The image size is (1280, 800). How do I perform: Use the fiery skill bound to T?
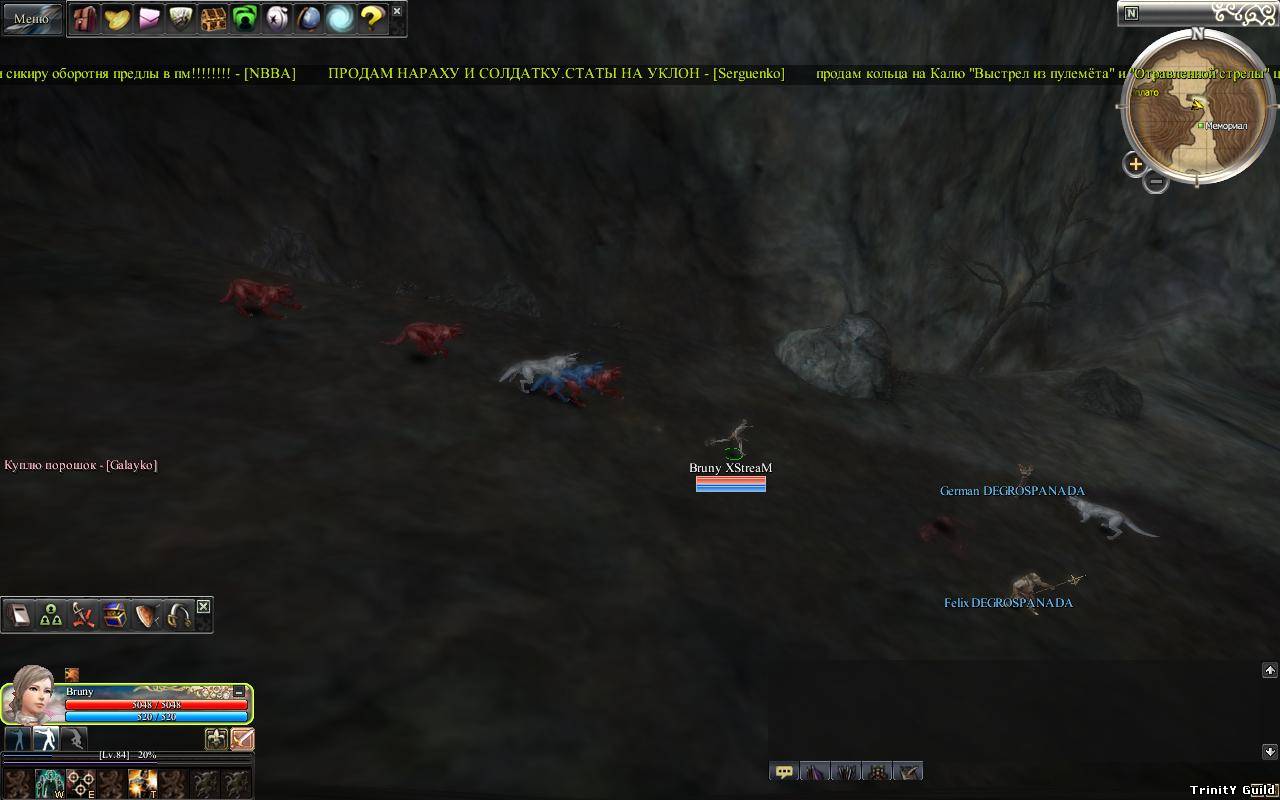pos(142,783)
